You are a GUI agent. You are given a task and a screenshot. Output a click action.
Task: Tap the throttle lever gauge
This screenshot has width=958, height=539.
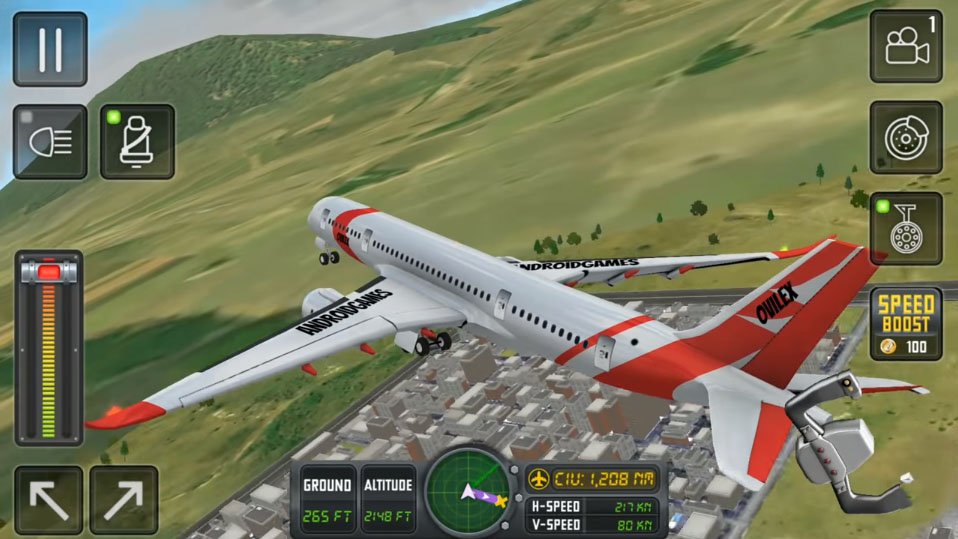[x=48, y=347]
